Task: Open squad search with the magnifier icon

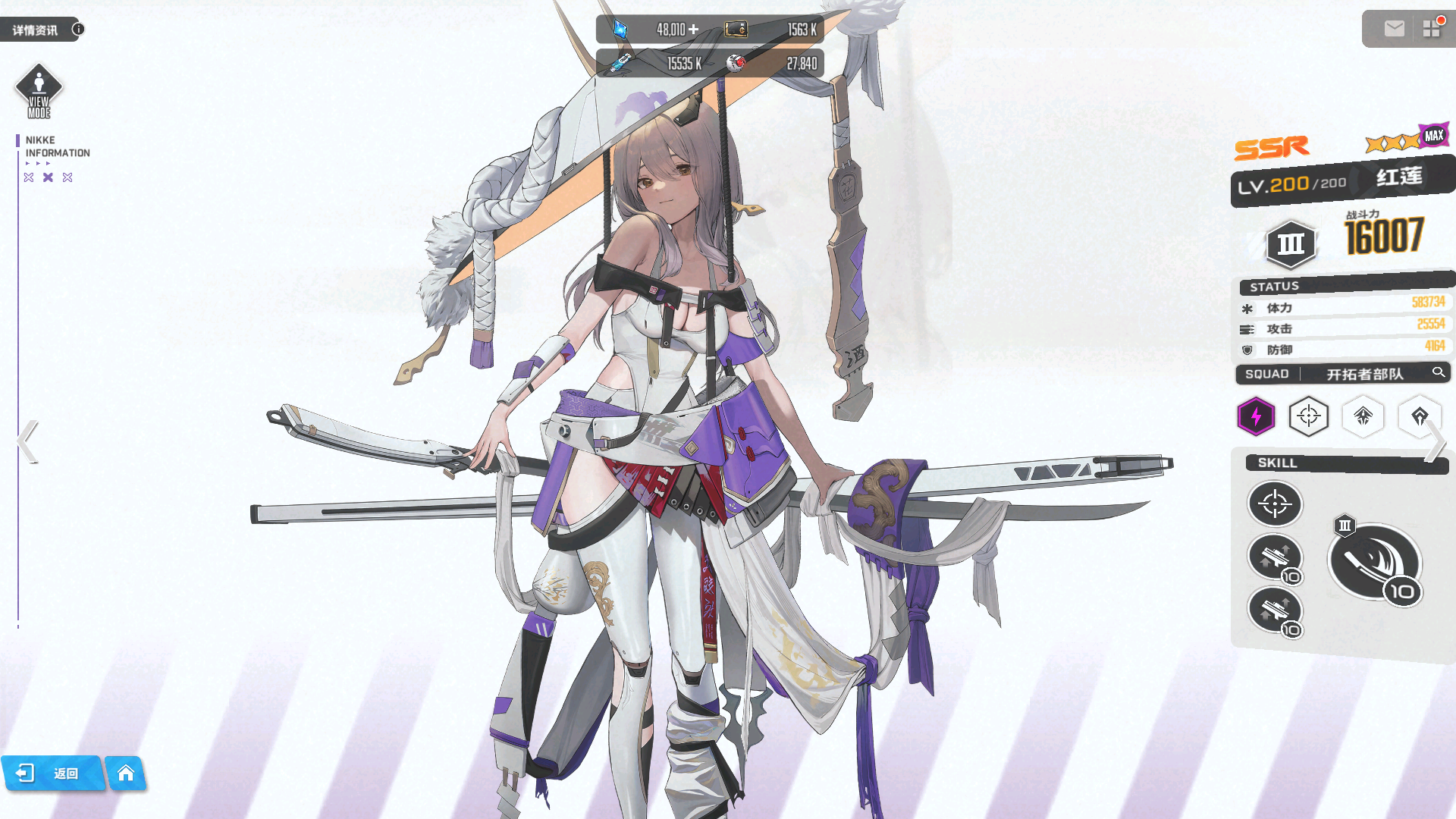Action: click(x=1439, y=373)
